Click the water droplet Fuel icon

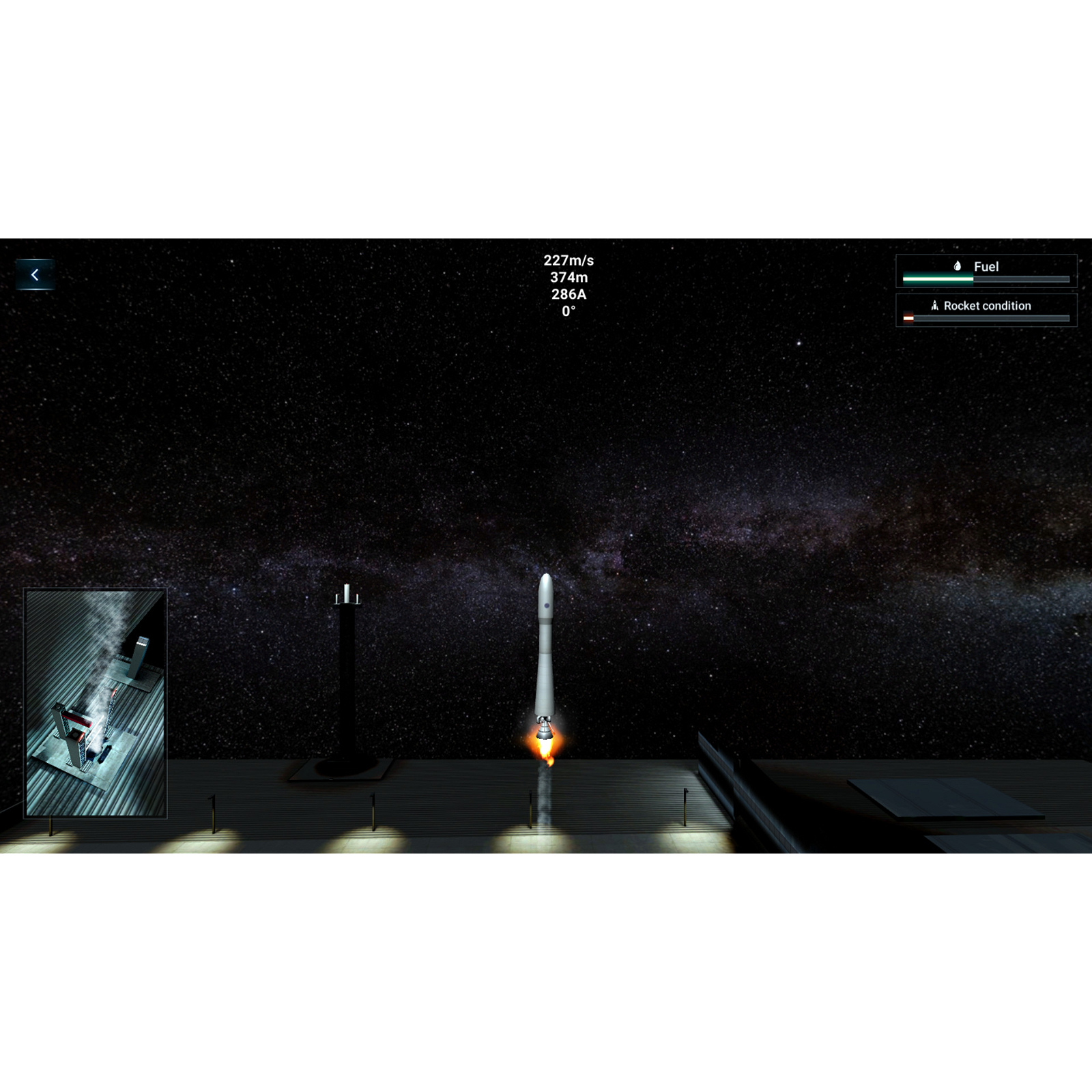click(x=956, y=267)
